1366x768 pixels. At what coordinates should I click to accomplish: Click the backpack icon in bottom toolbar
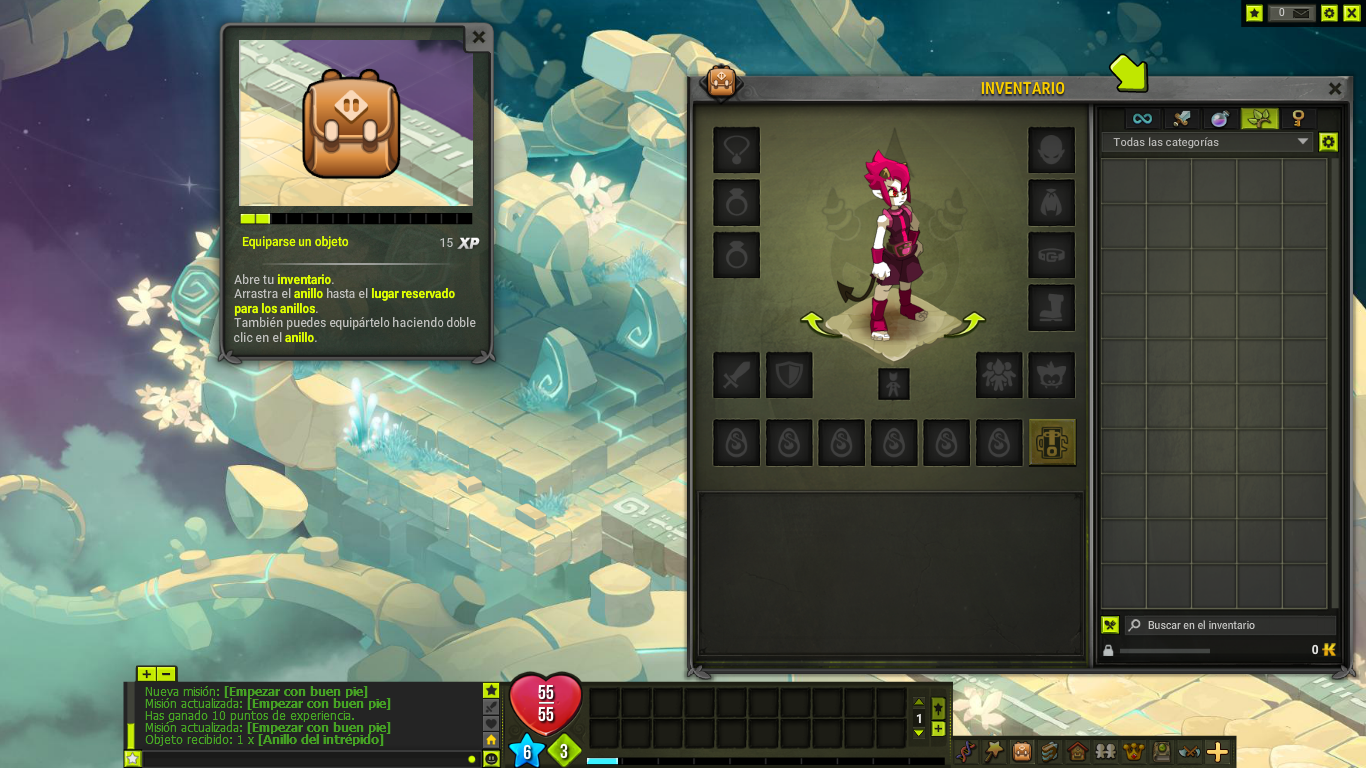click(x=1022, y=751)
